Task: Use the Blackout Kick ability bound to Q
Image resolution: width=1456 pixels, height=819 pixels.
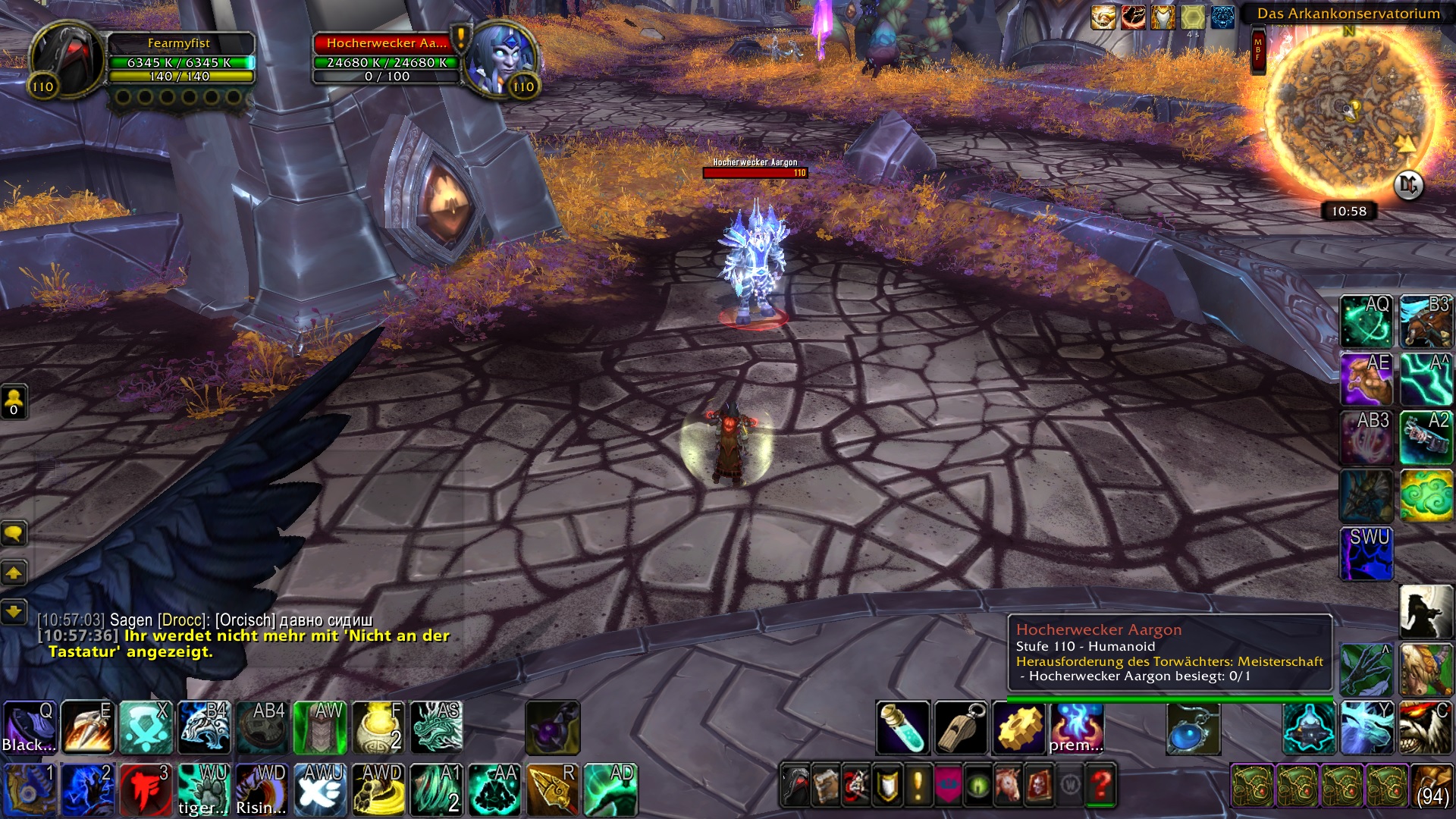Action: [30, 727]
